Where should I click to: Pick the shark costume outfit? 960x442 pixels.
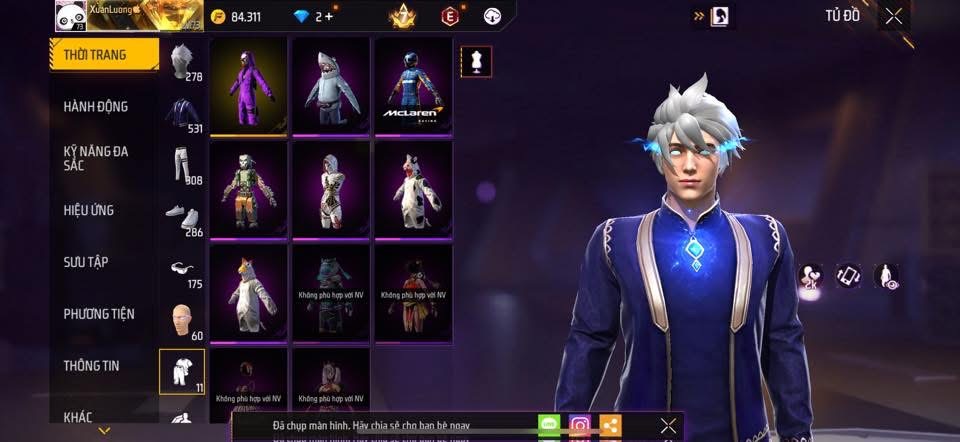click(x=331, y=85)
